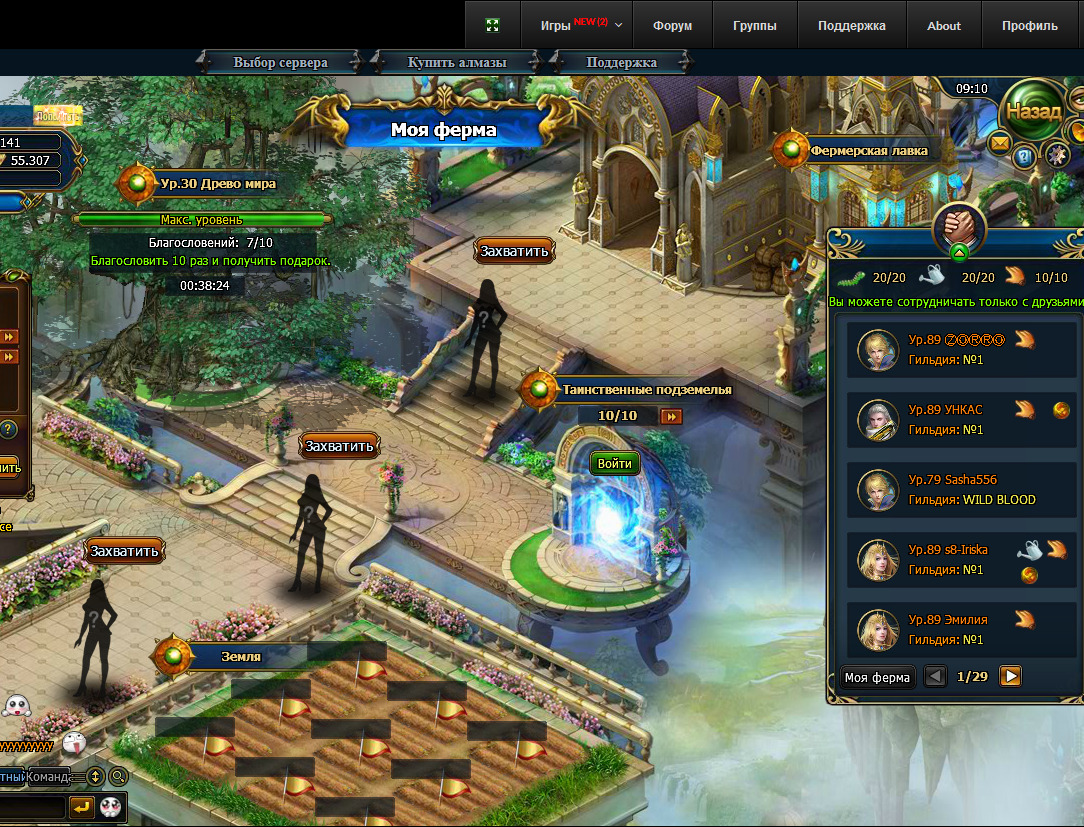The image size is (1084, 827).
Task: Send chat message with the arrow button
Action: (x=82, y=806)
